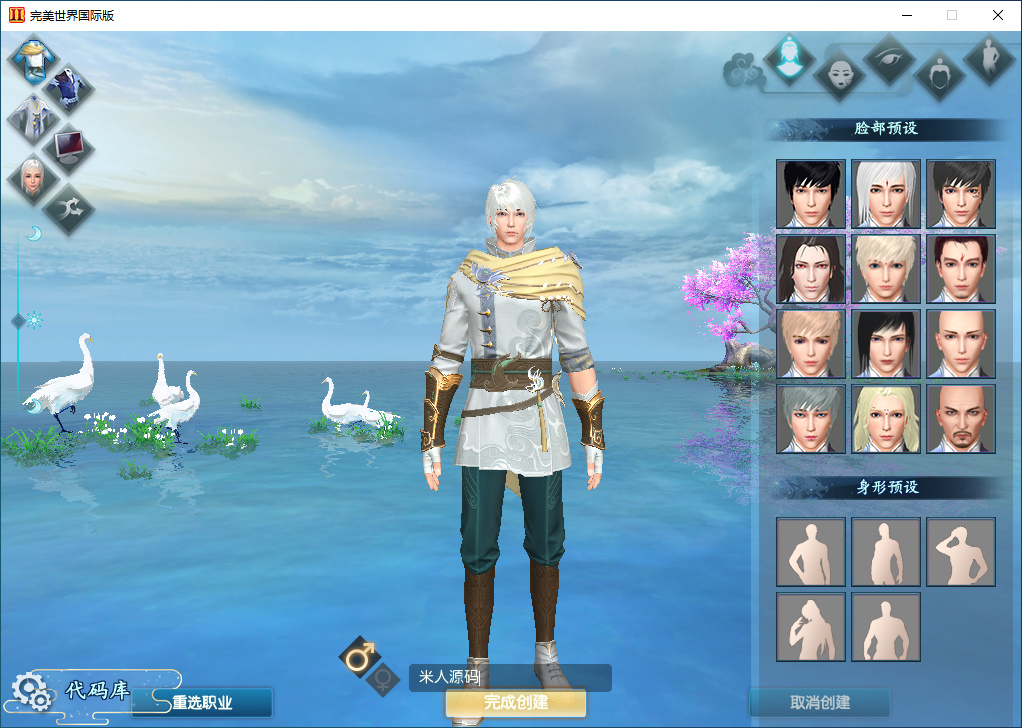Select the saluting pose body preset
The width and height of the screenshot is (1022, 728).
click(960, 552)
